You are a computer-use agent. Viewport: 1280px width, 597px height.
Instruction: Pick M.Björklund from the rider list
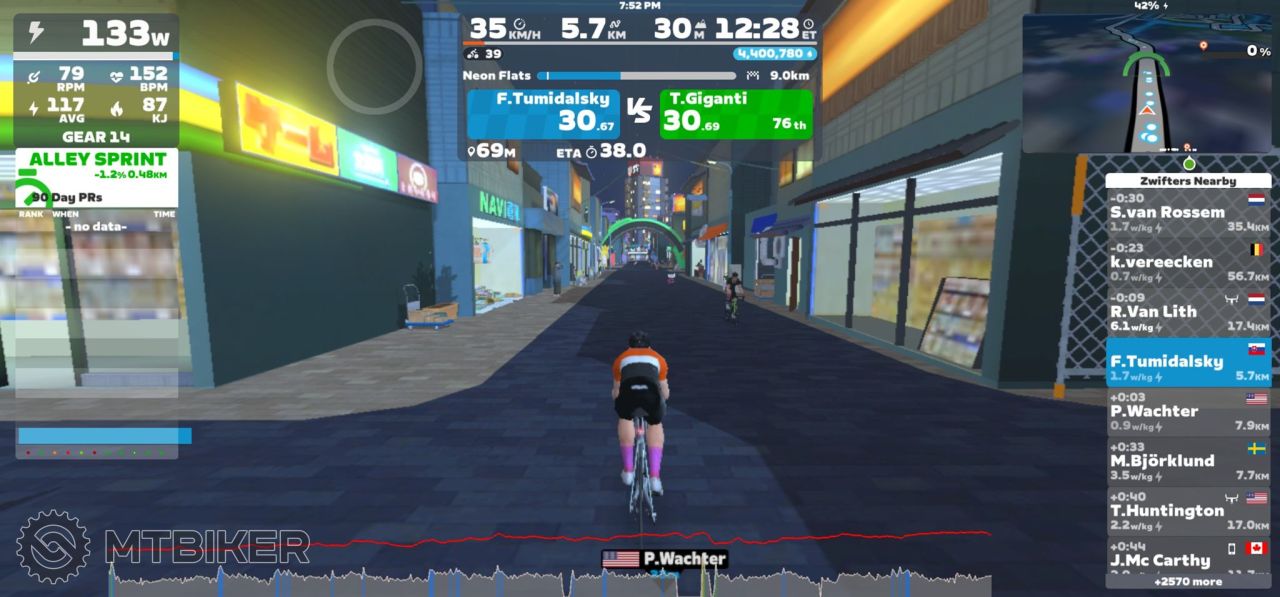point(1188,461)
